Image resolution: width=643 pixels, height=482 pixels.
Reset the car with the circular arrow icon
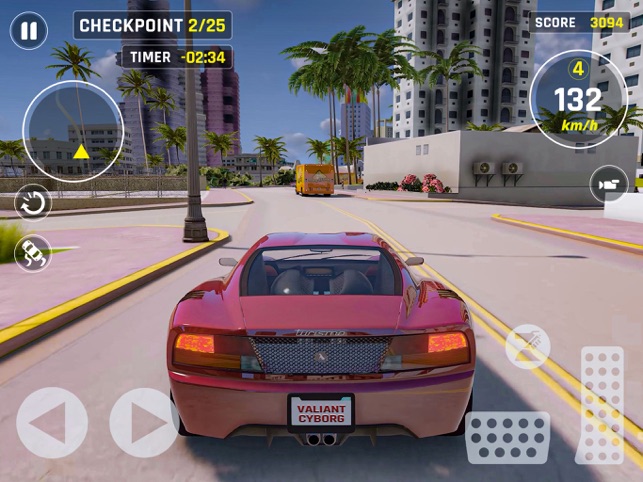coord(33,203)
